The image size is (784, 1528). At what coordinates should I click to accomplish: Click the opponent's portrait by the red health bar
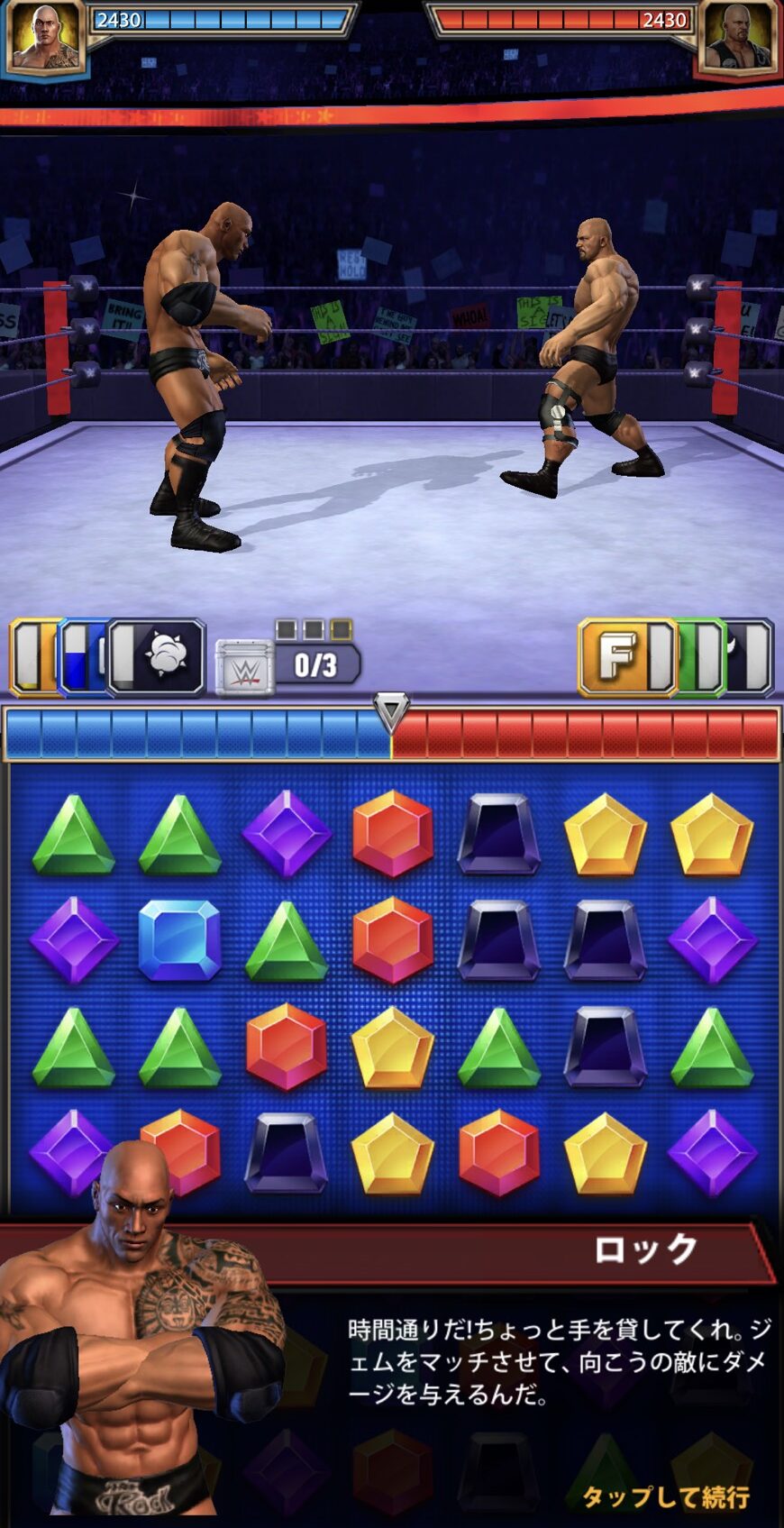pos(739,38)
